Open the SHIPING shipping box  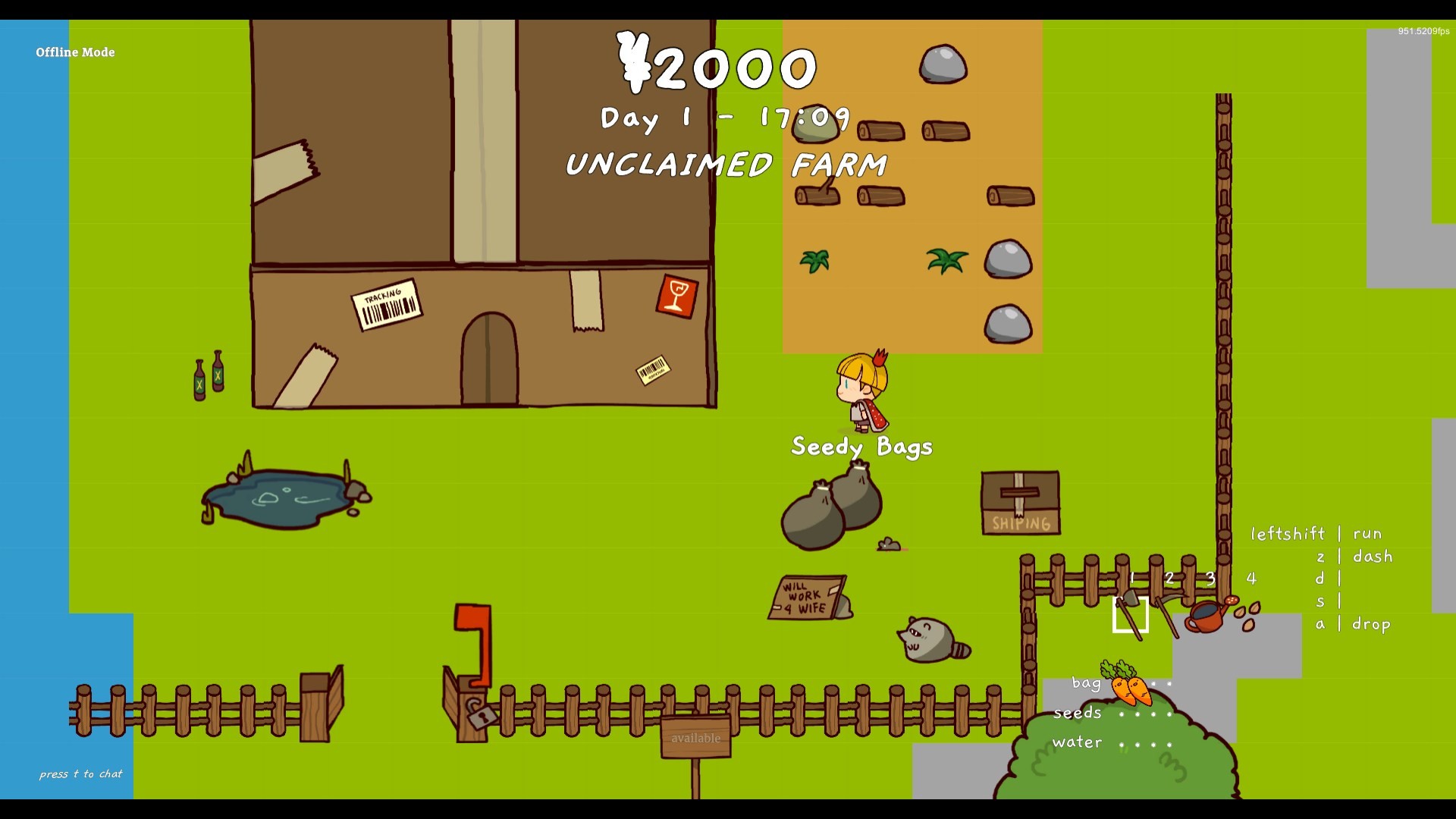1019,502
